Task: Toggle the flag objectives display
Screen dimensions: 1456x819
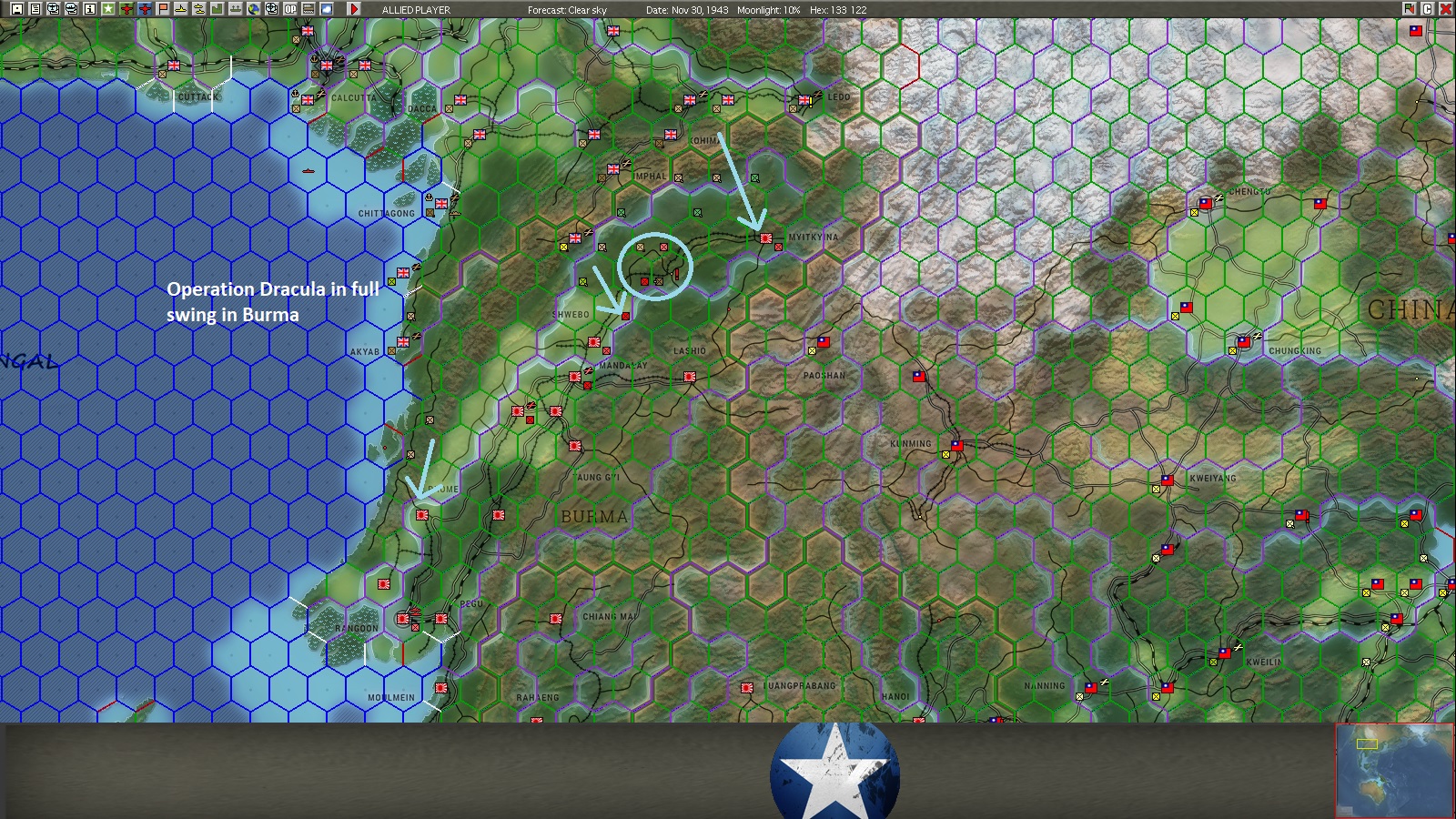Action: tap(165, 9)
